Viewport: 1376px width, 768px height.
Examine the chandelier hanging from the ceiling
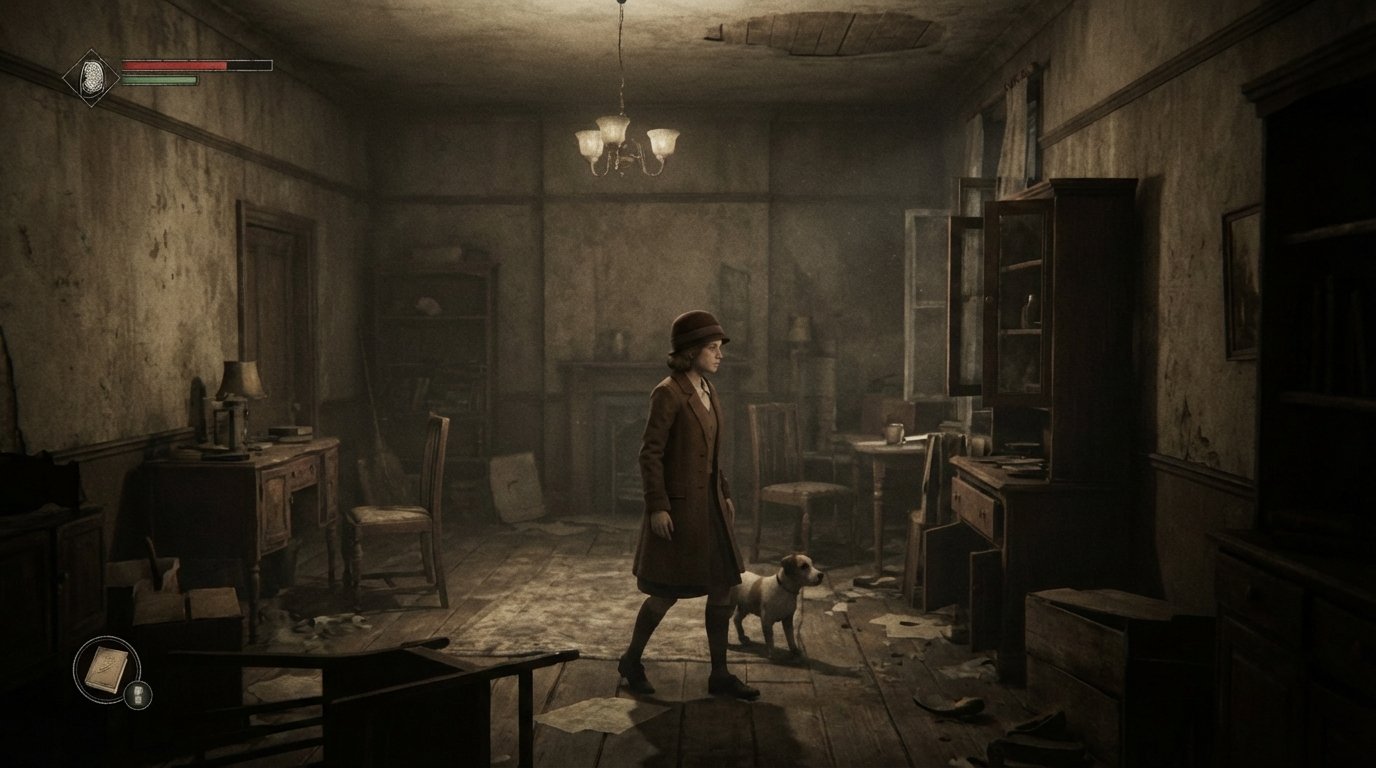point(622,140)
